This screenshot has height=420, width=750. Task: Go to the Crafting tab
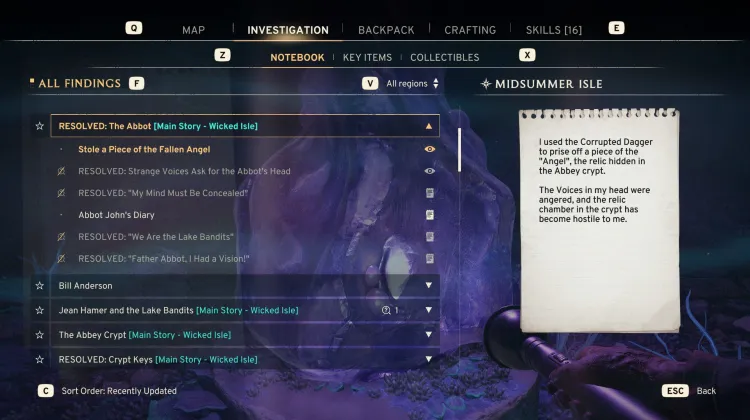[470, 30]
